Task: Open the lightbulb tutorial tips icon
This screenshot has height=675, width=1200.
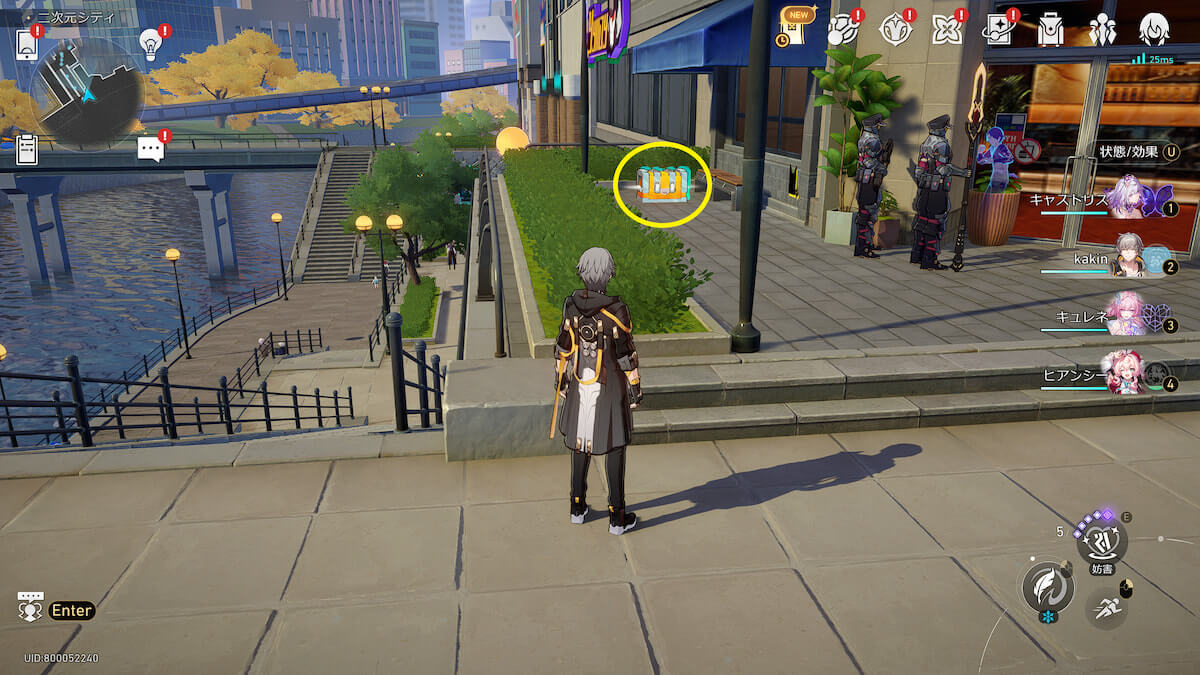Action: [x=151, y=43]
